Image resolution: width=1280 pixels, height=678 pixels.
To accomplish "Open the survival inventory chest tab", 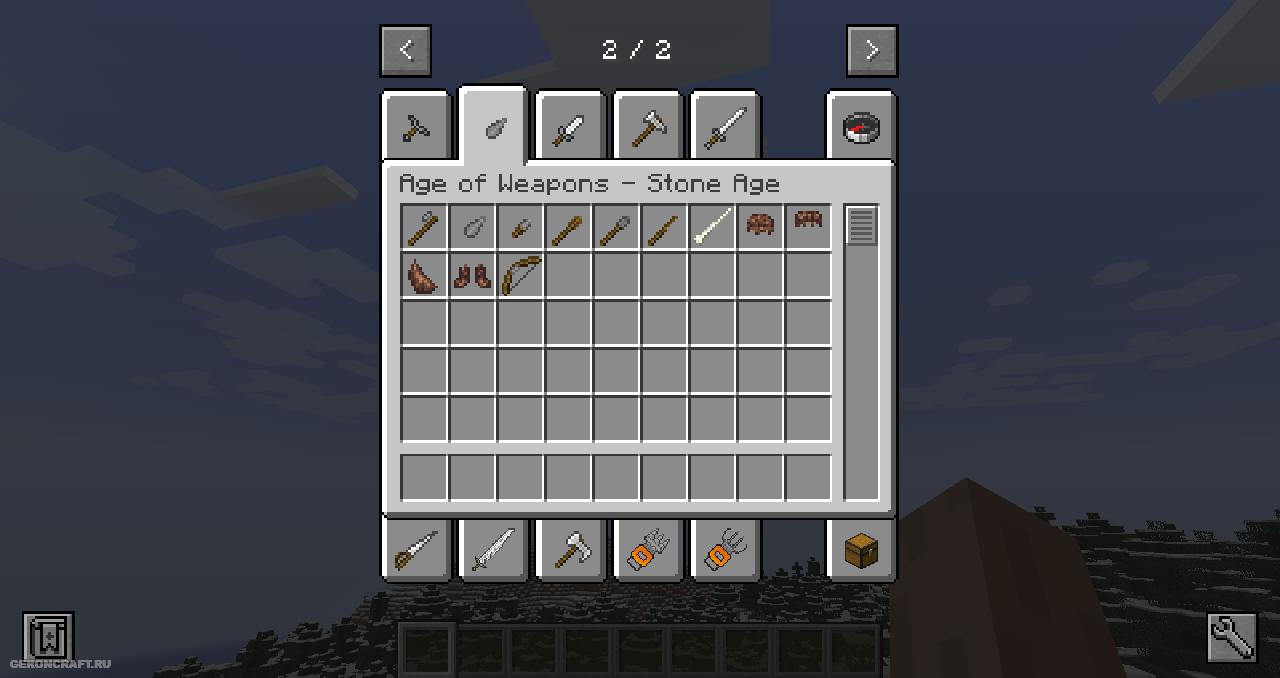I will (861, 548).
